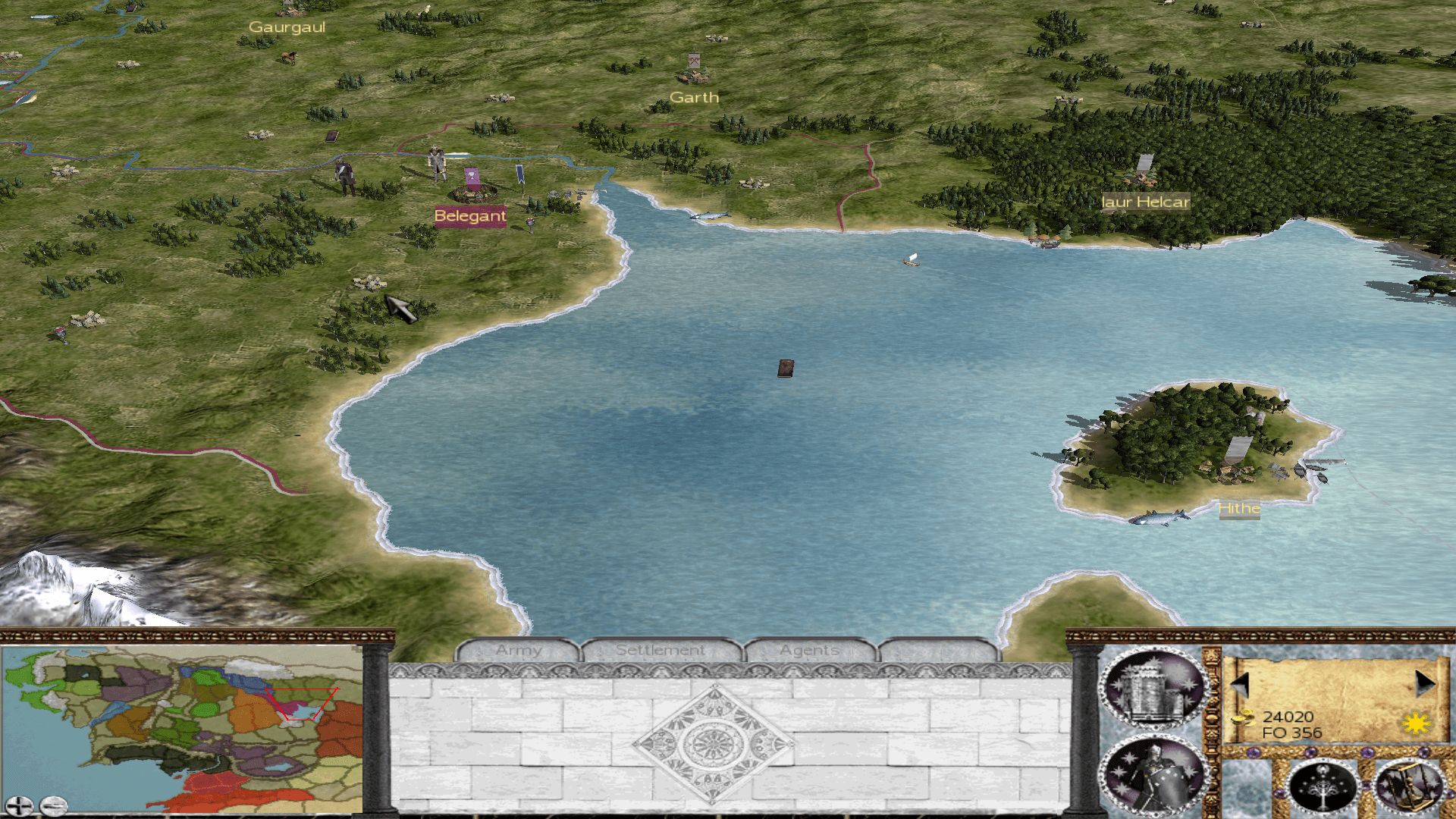Zoom in on the minimap
1456x819 pixels.
tap(19, 805)
